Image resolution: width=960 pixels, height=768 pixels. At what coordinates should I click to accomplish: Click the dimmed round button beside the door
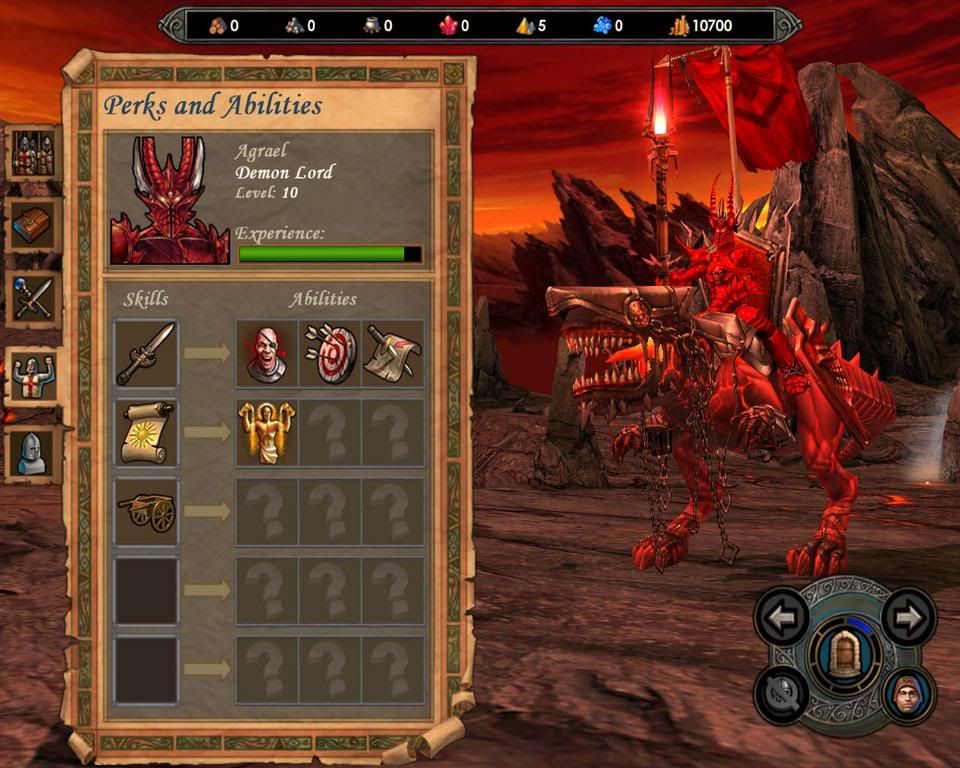click(782, 694)
